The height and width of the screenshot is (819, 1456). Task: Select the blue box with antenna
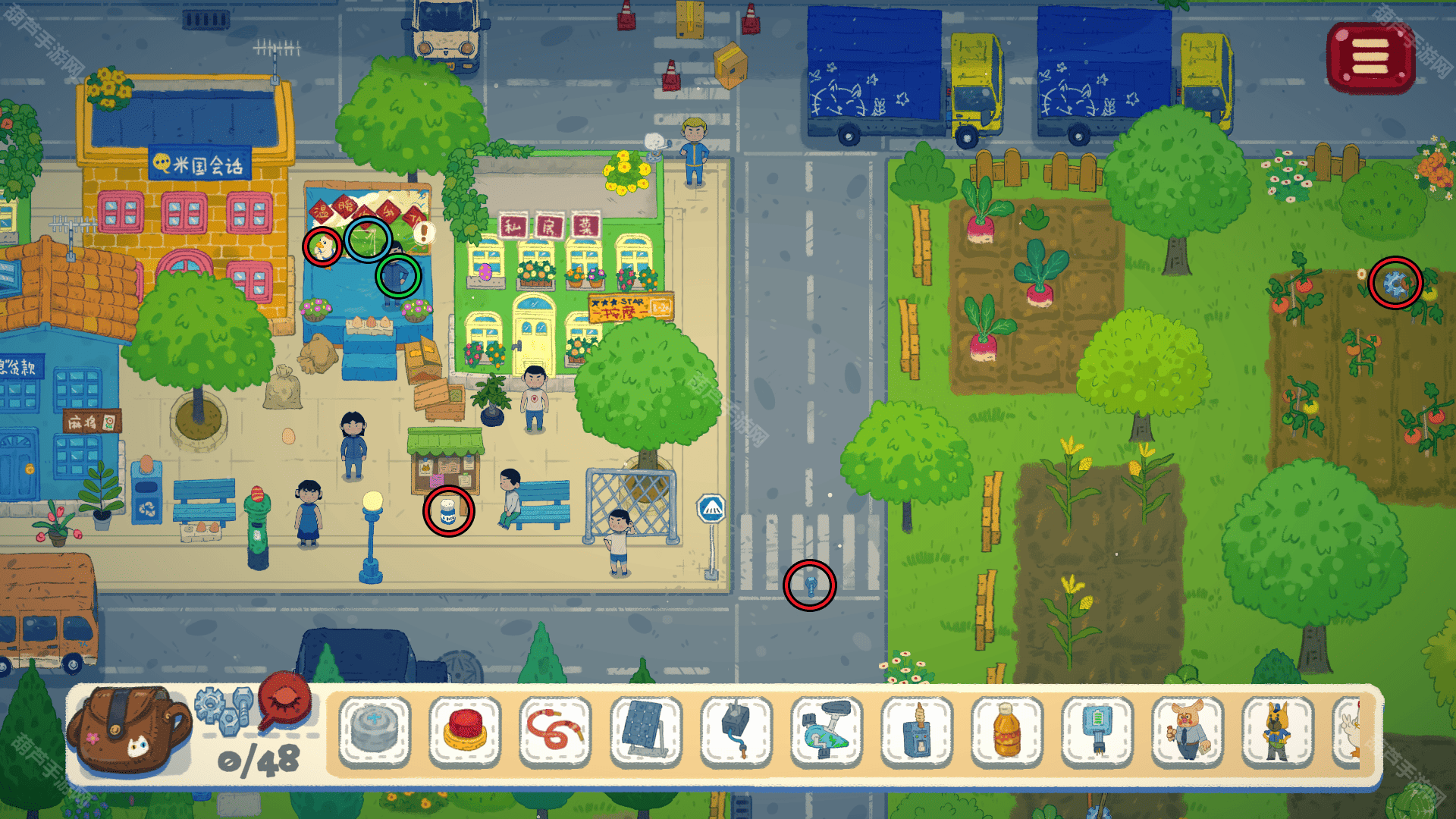(916, 731)
